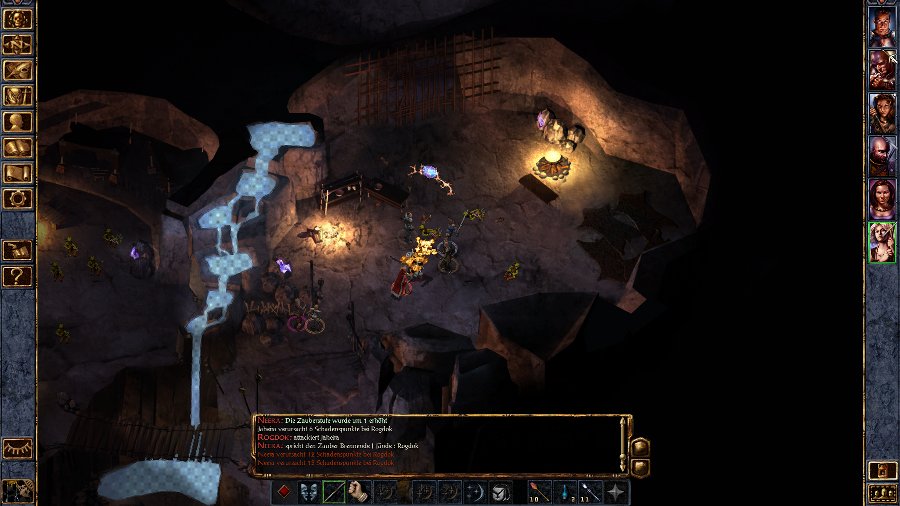Show the character record sheet

point(18,122)
